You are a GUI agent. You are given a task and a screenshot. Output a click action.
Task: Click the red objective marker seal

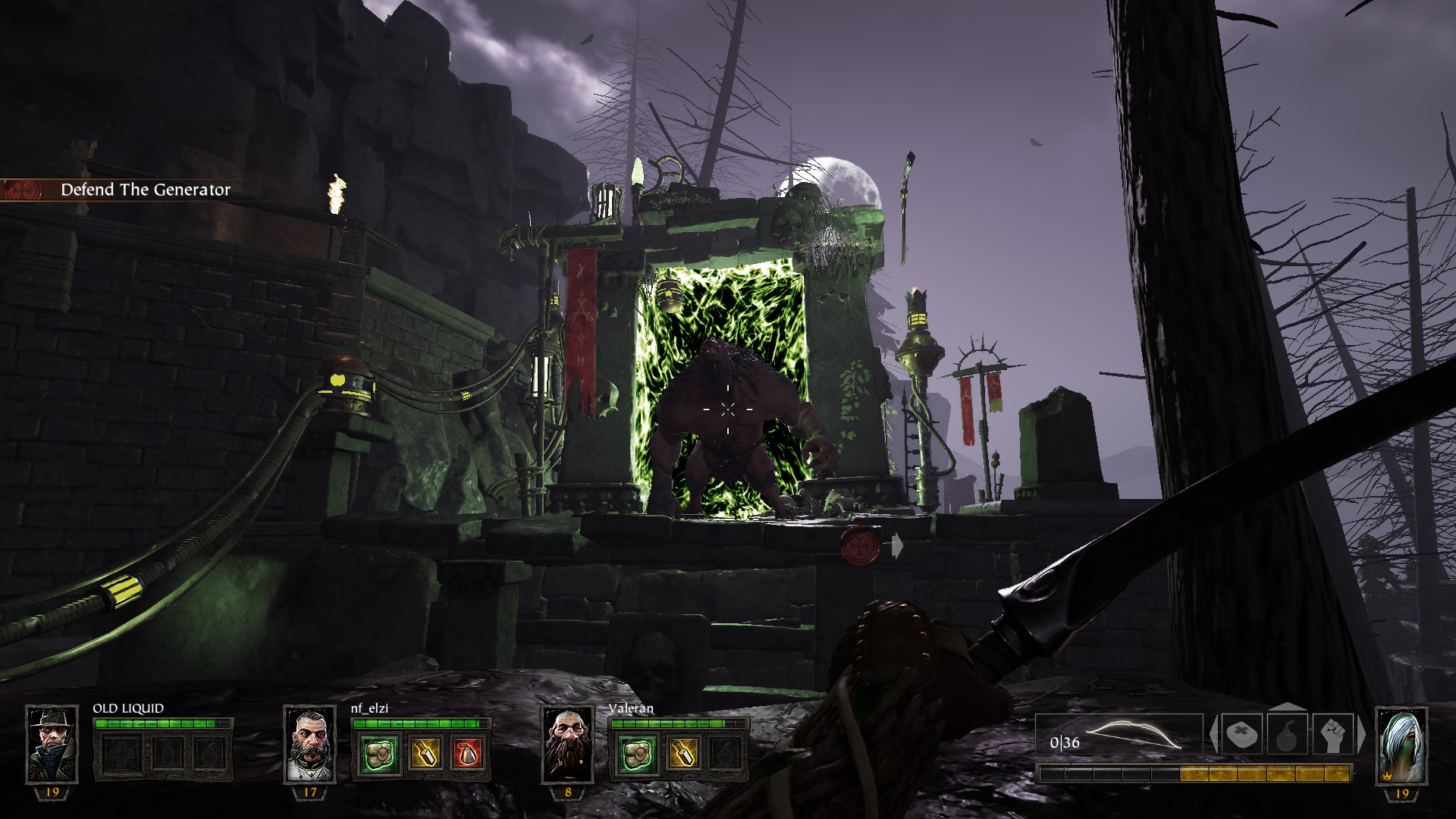(861, 544)
